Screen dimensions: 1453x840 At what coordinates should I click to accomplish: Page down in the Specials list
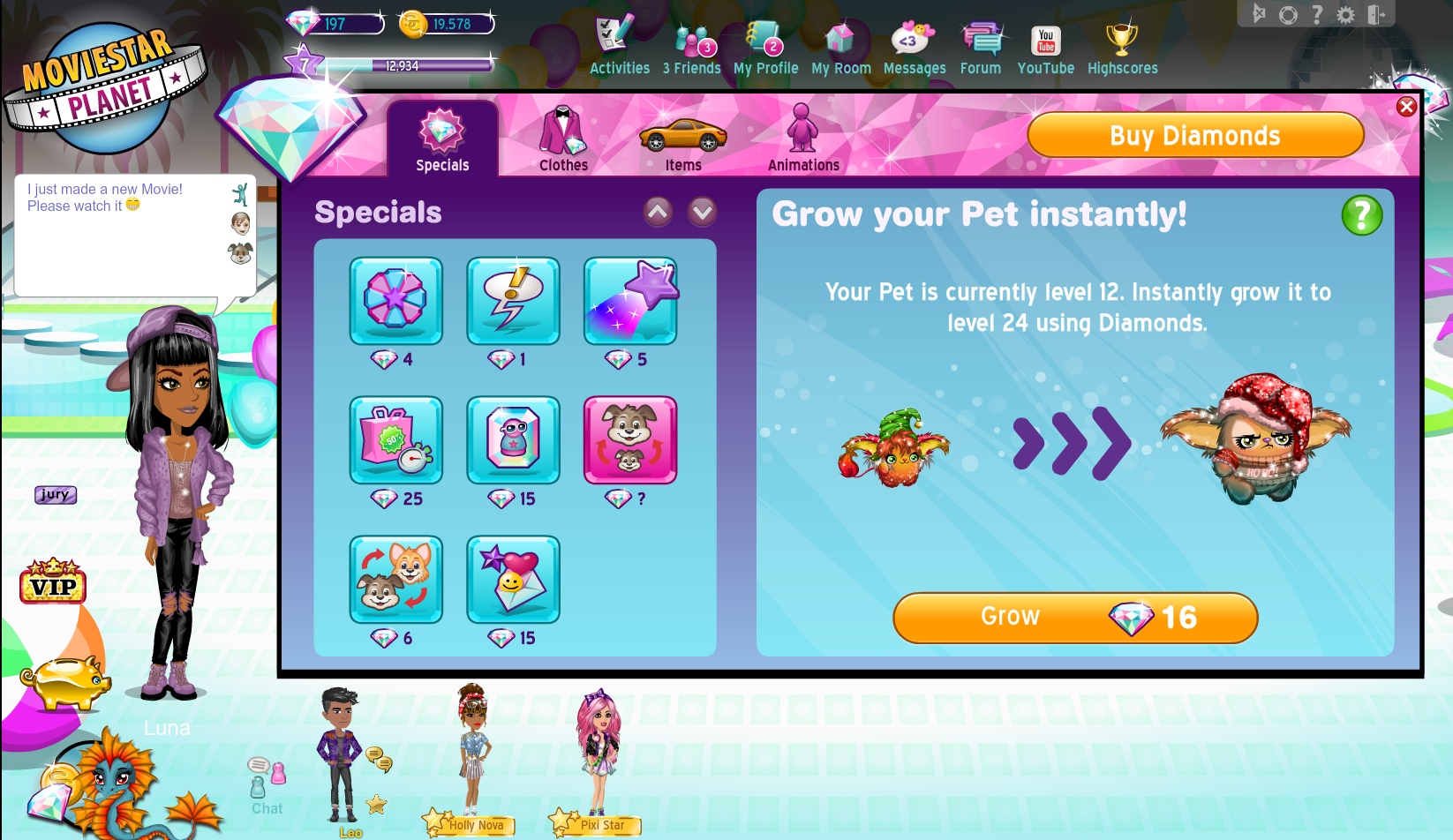coord(703,212)
